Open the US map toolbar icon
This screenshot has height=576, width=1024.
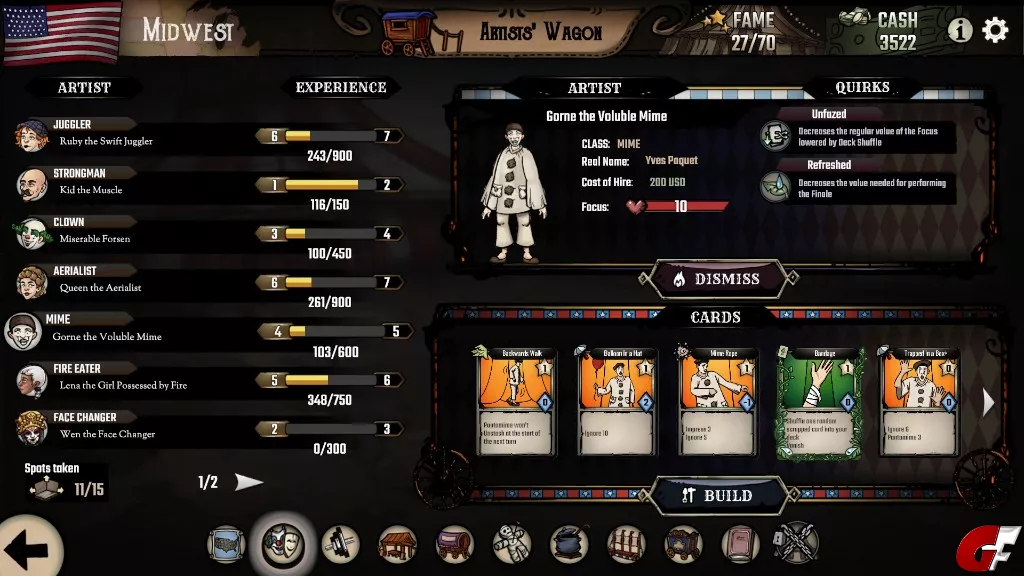226,545
